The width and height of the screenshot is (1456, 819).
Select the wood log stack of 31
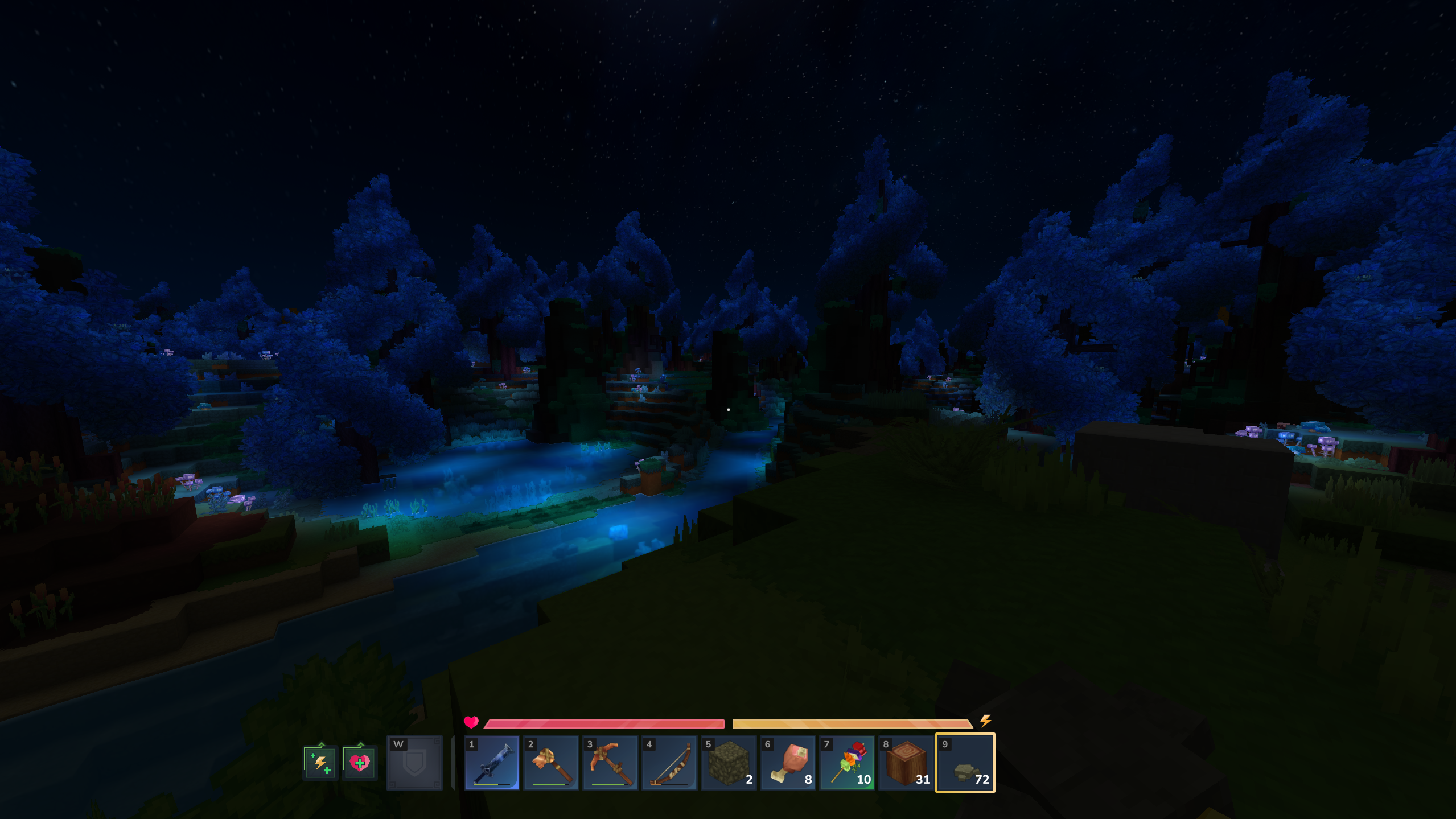click(906, 763)
